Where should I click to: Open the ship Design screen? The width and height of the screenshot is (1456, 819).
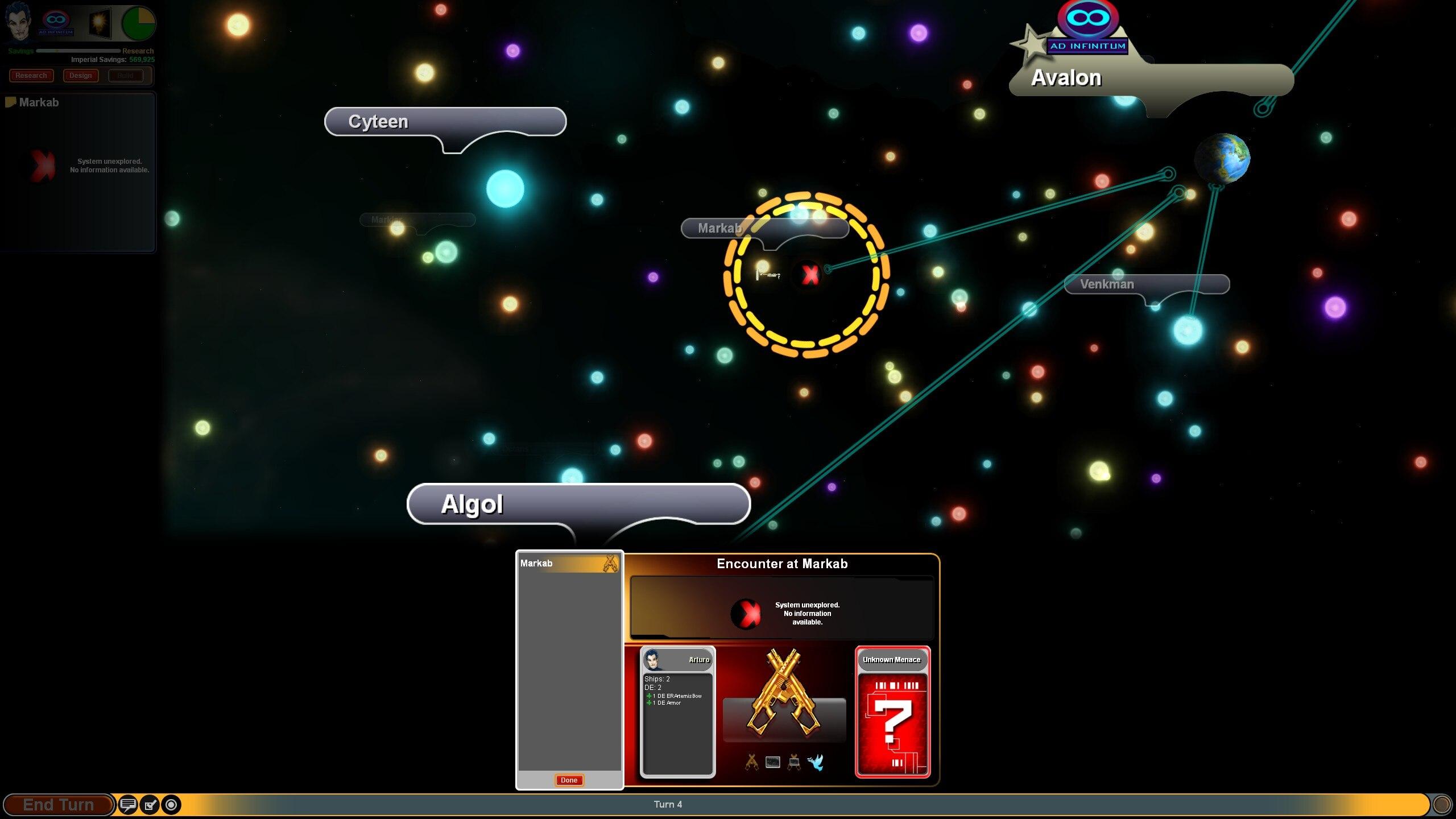[80, 76]
